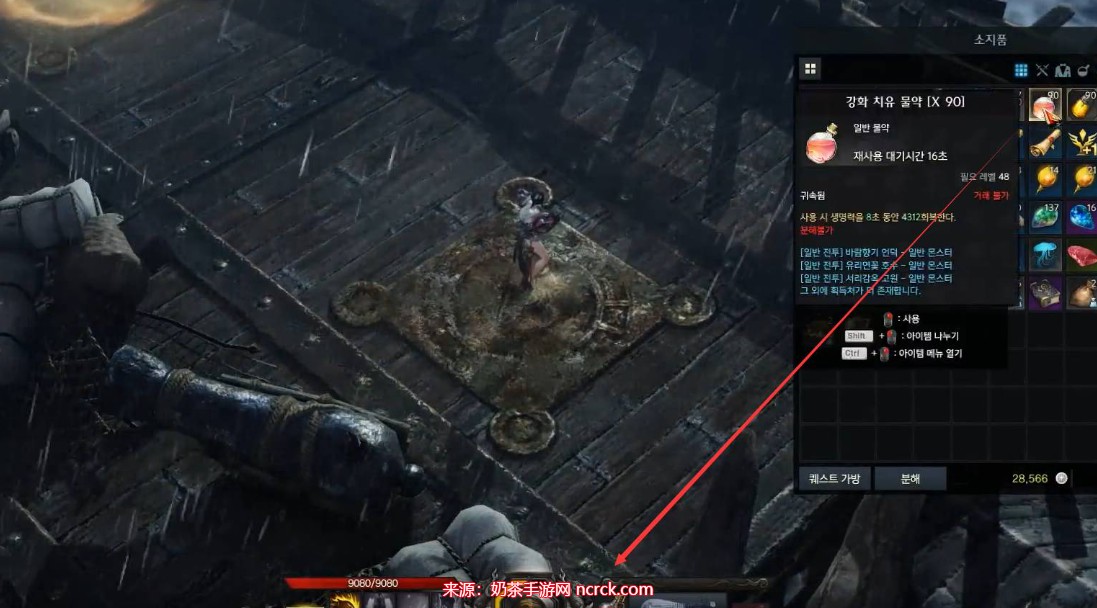Select the pink healing potion slot
This screenshot has height=608, width=1097.
(1045, 107)
